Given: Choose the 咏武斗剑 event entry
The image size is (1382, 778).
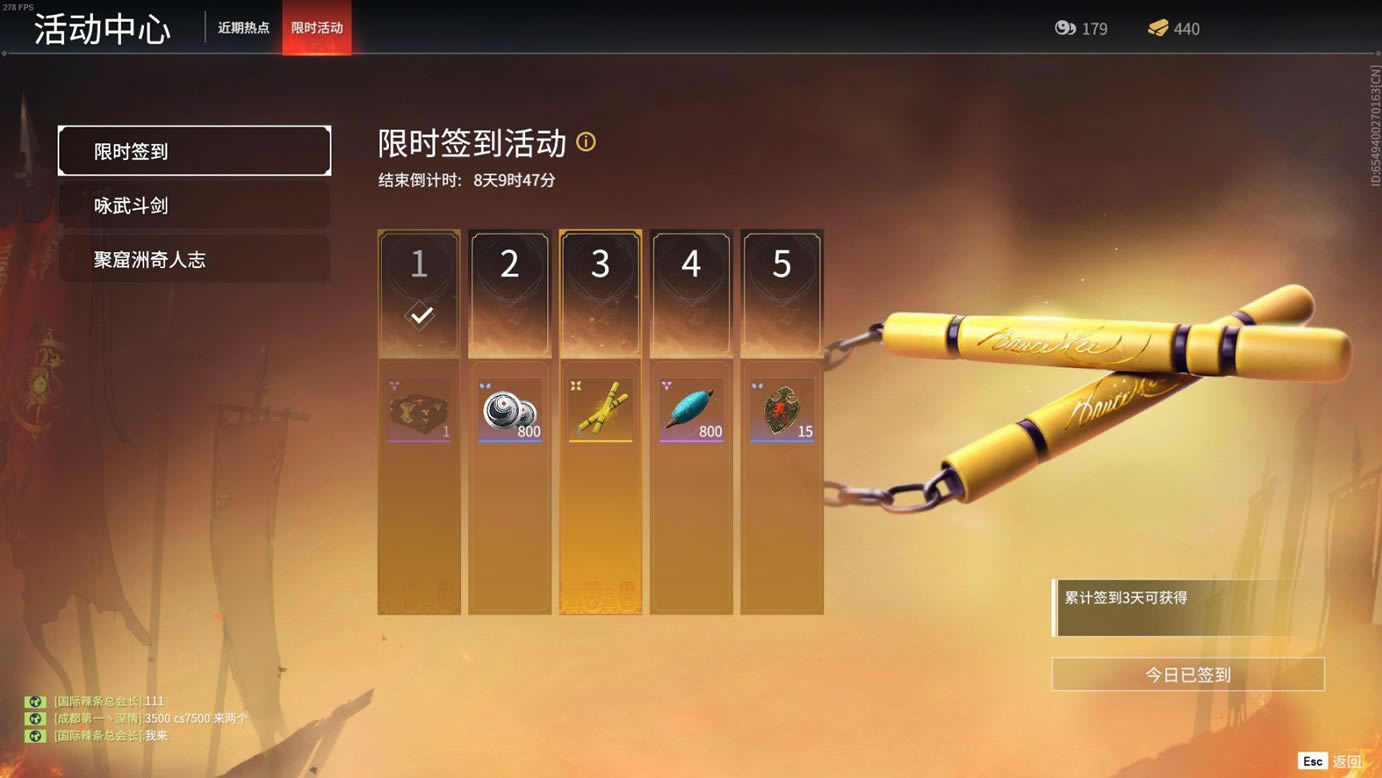Looking at the screenshot, I should pyautogui.click(x=194, y=205).
